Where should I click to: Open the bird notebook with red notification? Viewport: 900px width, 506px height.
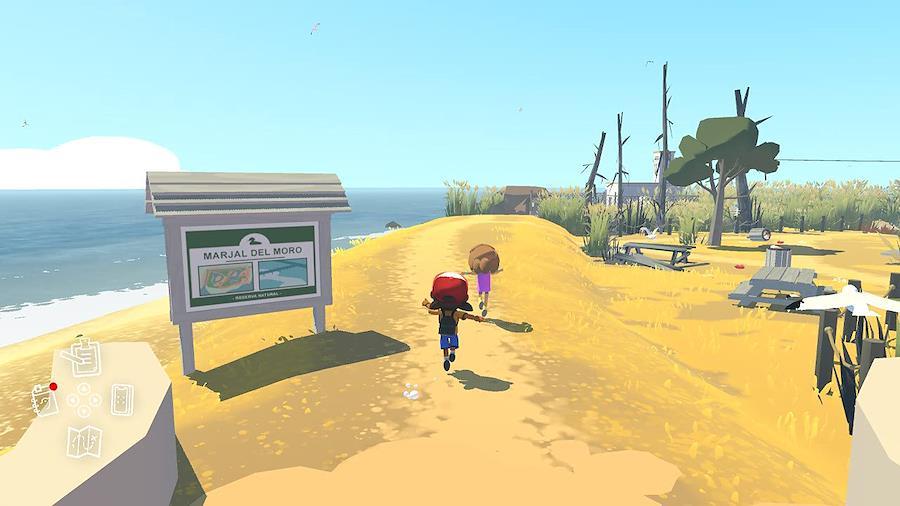tap(43, 400)
